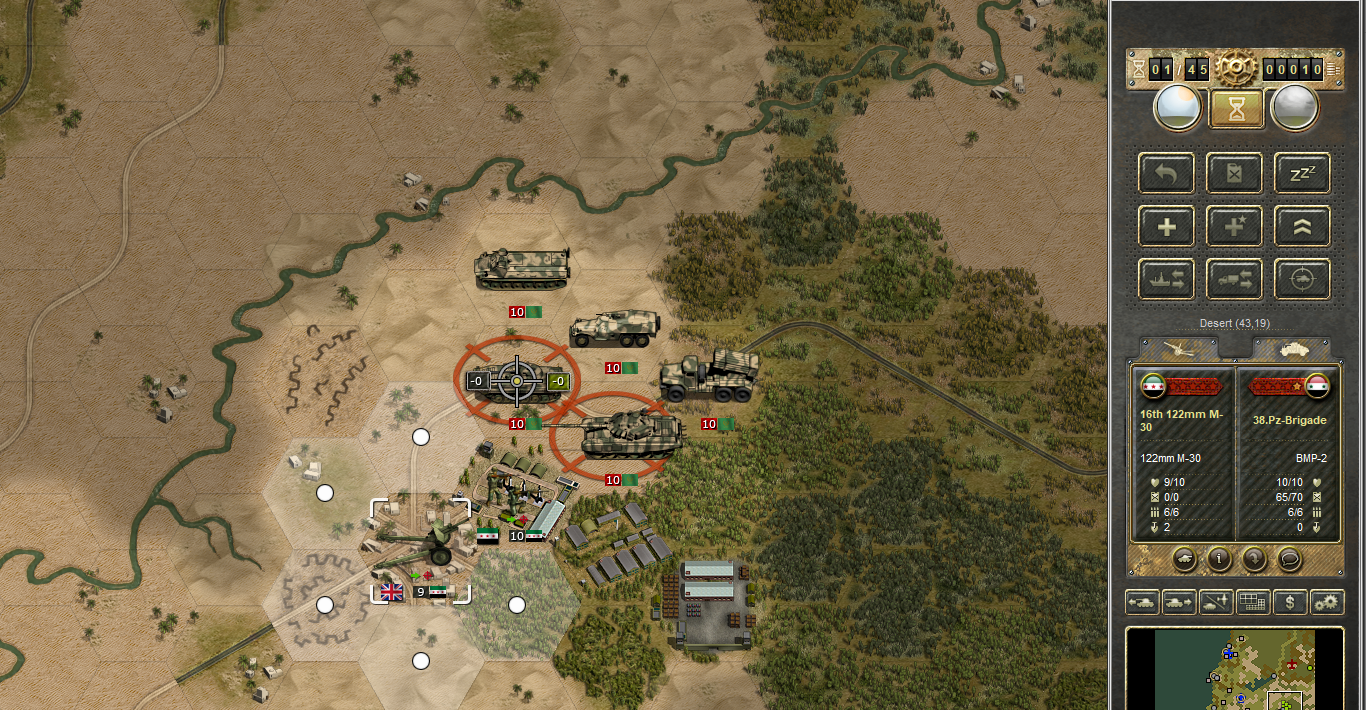
Task: Click the speech bubble button
Action: point(1289,558)
